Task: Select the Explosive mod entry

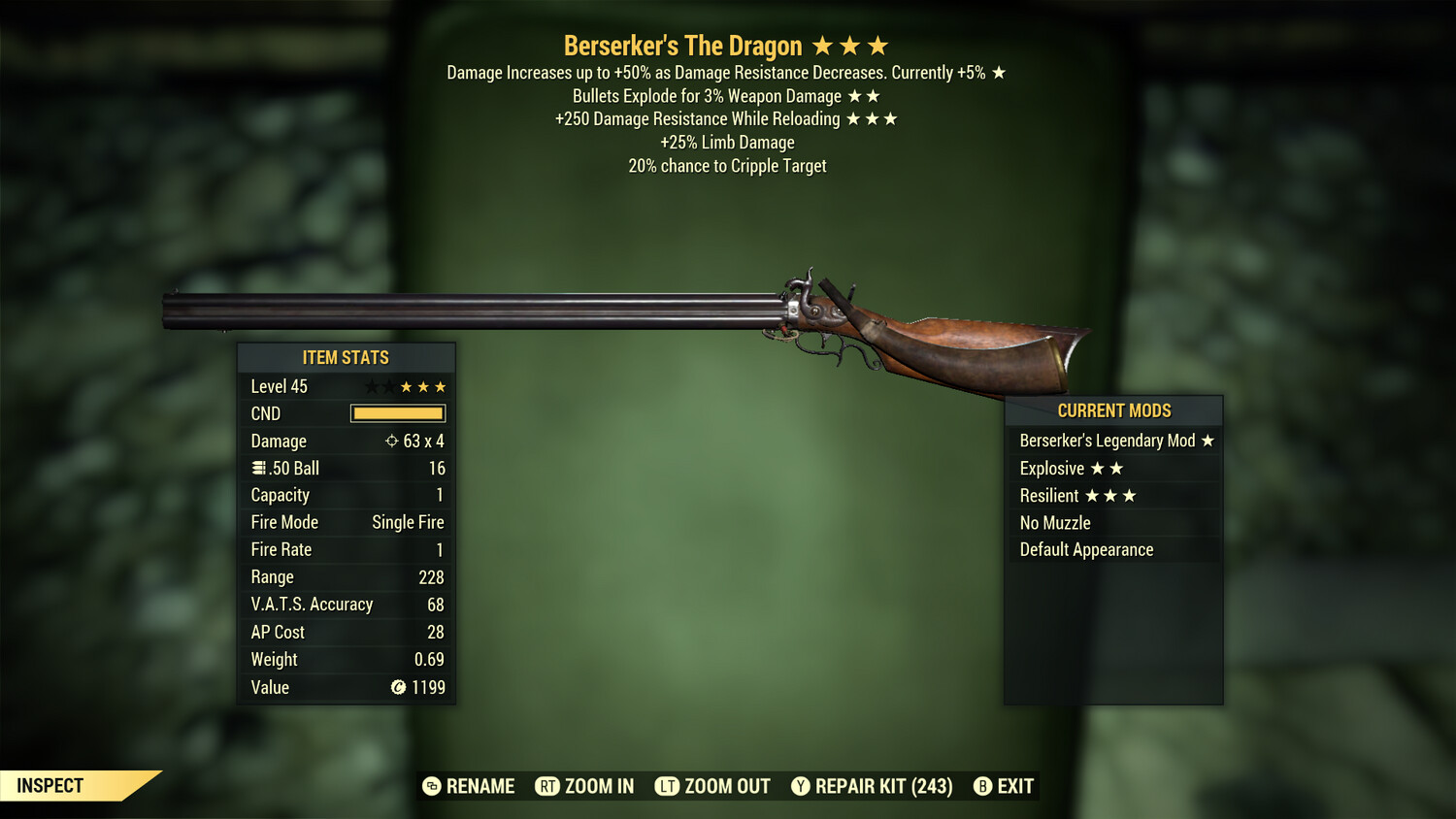Action: (1051, 468)
